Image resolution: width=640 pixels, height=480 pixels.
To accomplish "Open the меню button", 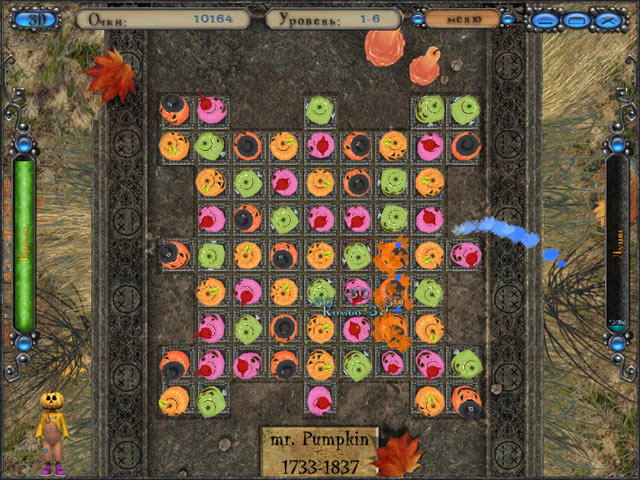I will [x=463, y=18].
